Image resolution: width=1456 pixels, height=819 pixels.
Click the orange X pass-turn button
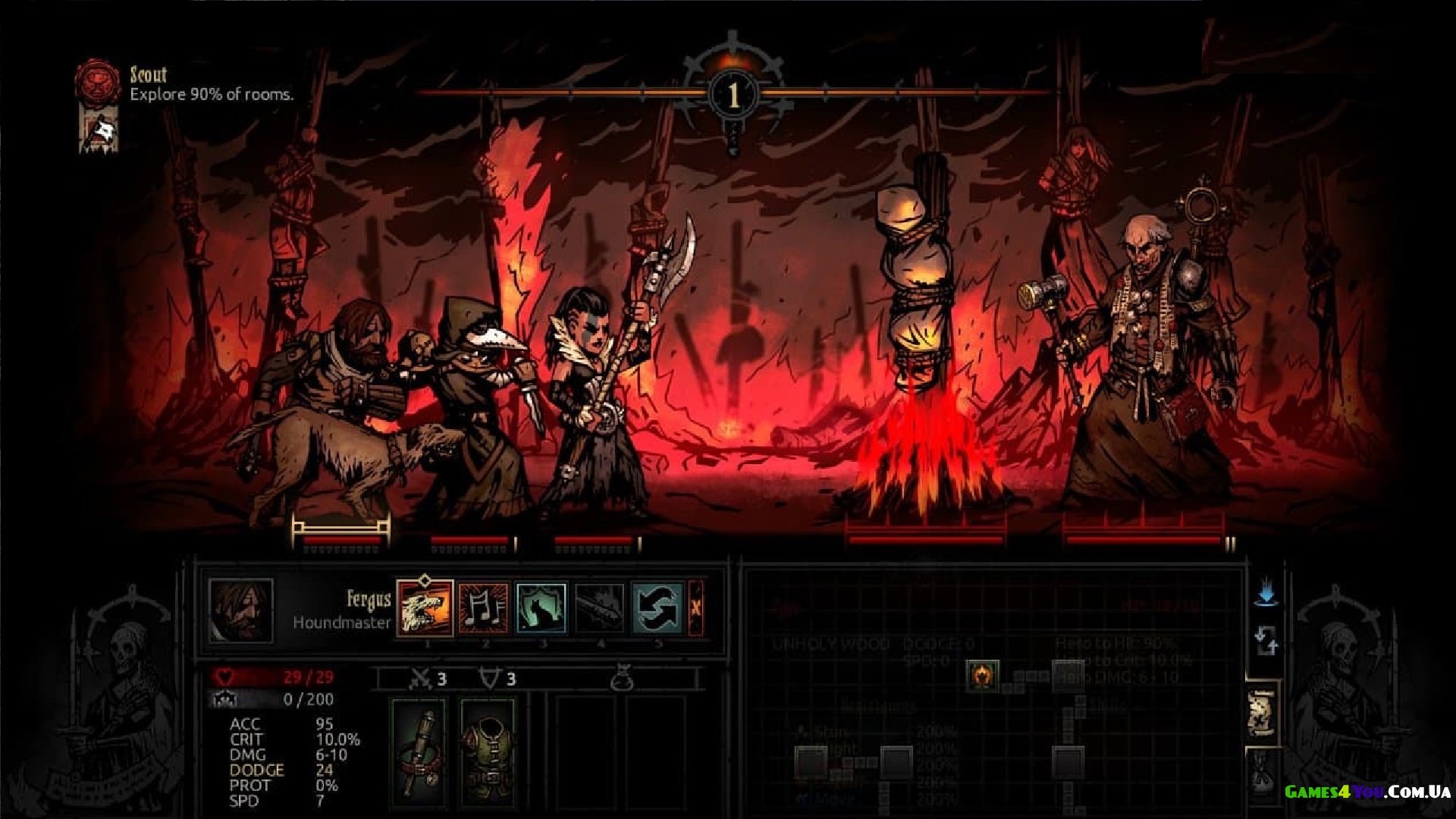pos(695,607)
